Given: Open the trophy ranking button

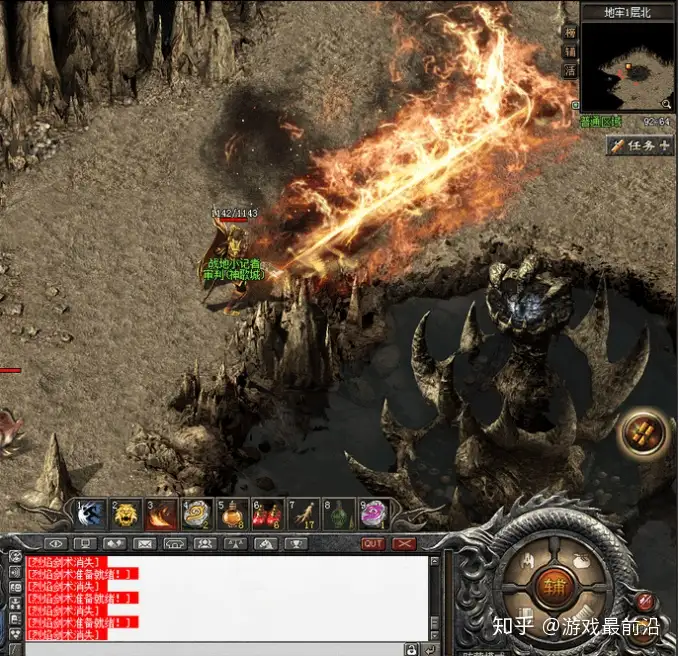Looking at the screenshot, I should point(296,543).
